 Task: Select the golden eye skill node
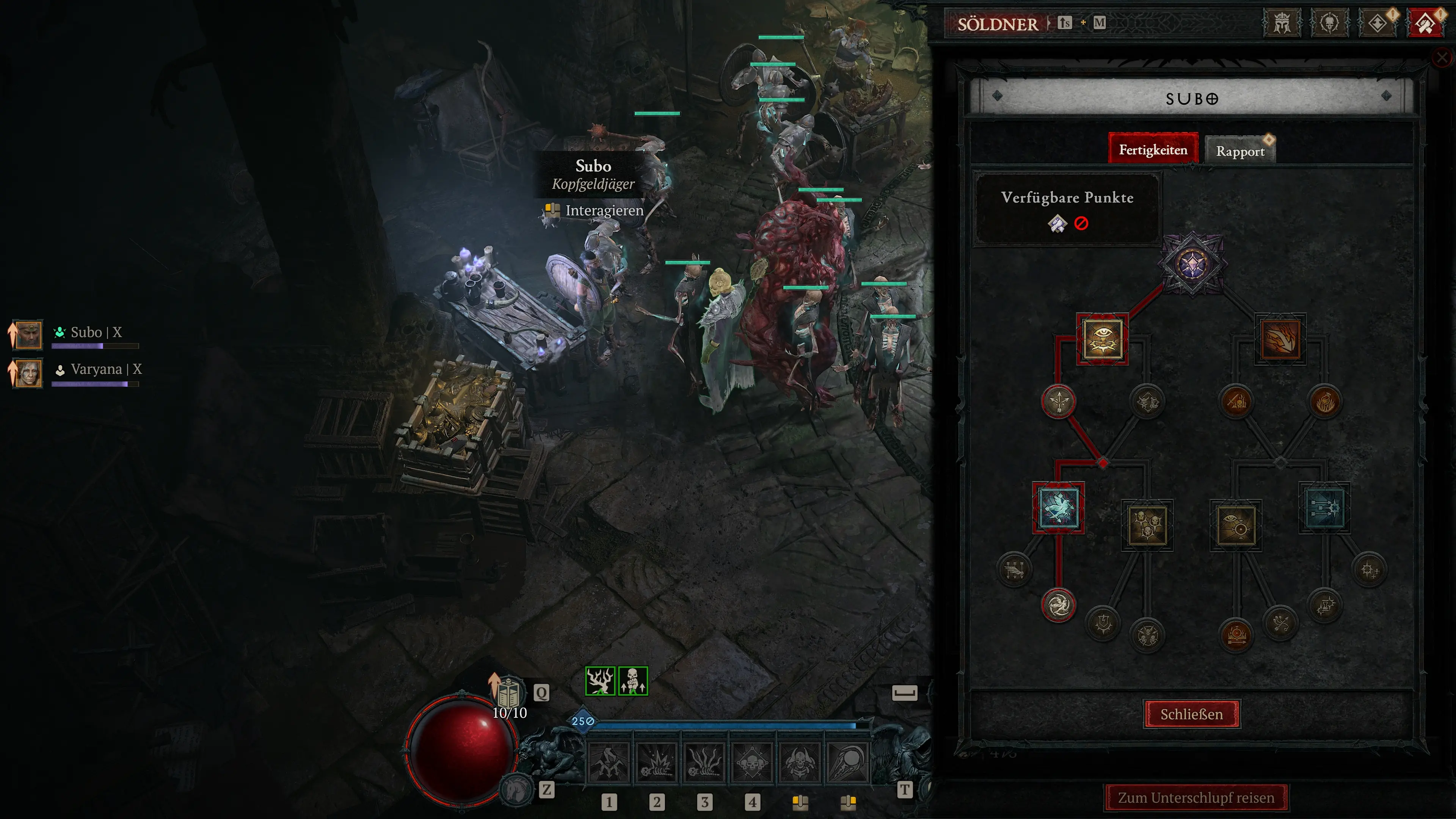click(x=1102, y=339)
